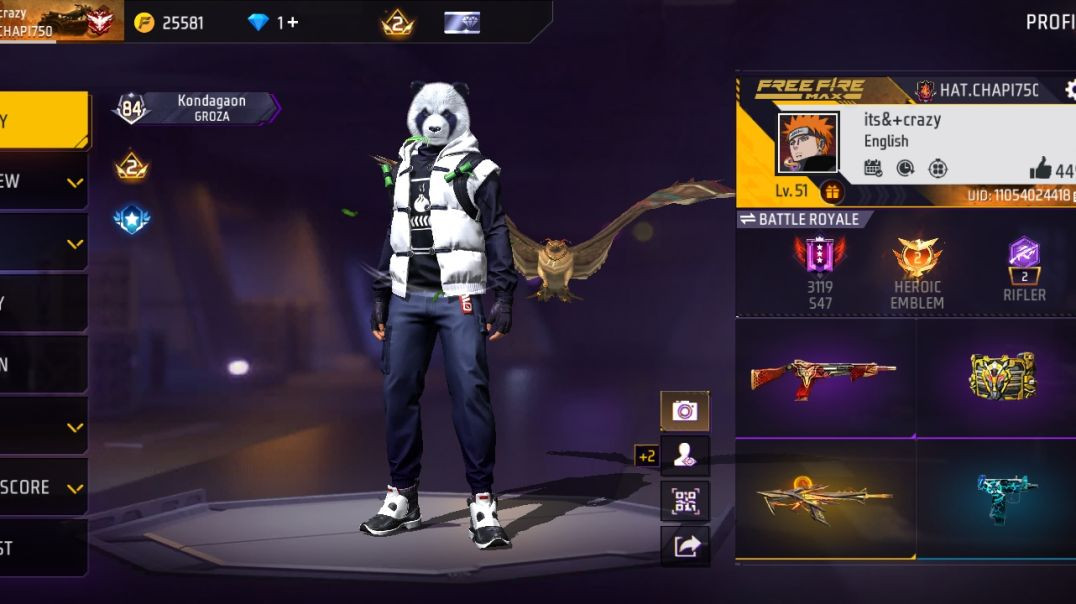1076x604 pixels.
Task: Open the profile visitors icon
Action: click(685, 455)
